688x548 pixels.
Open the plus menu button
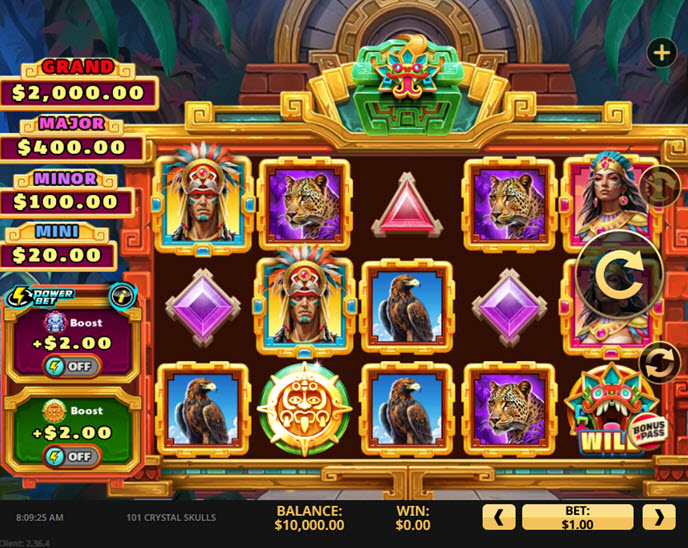(x=662, y=52)
